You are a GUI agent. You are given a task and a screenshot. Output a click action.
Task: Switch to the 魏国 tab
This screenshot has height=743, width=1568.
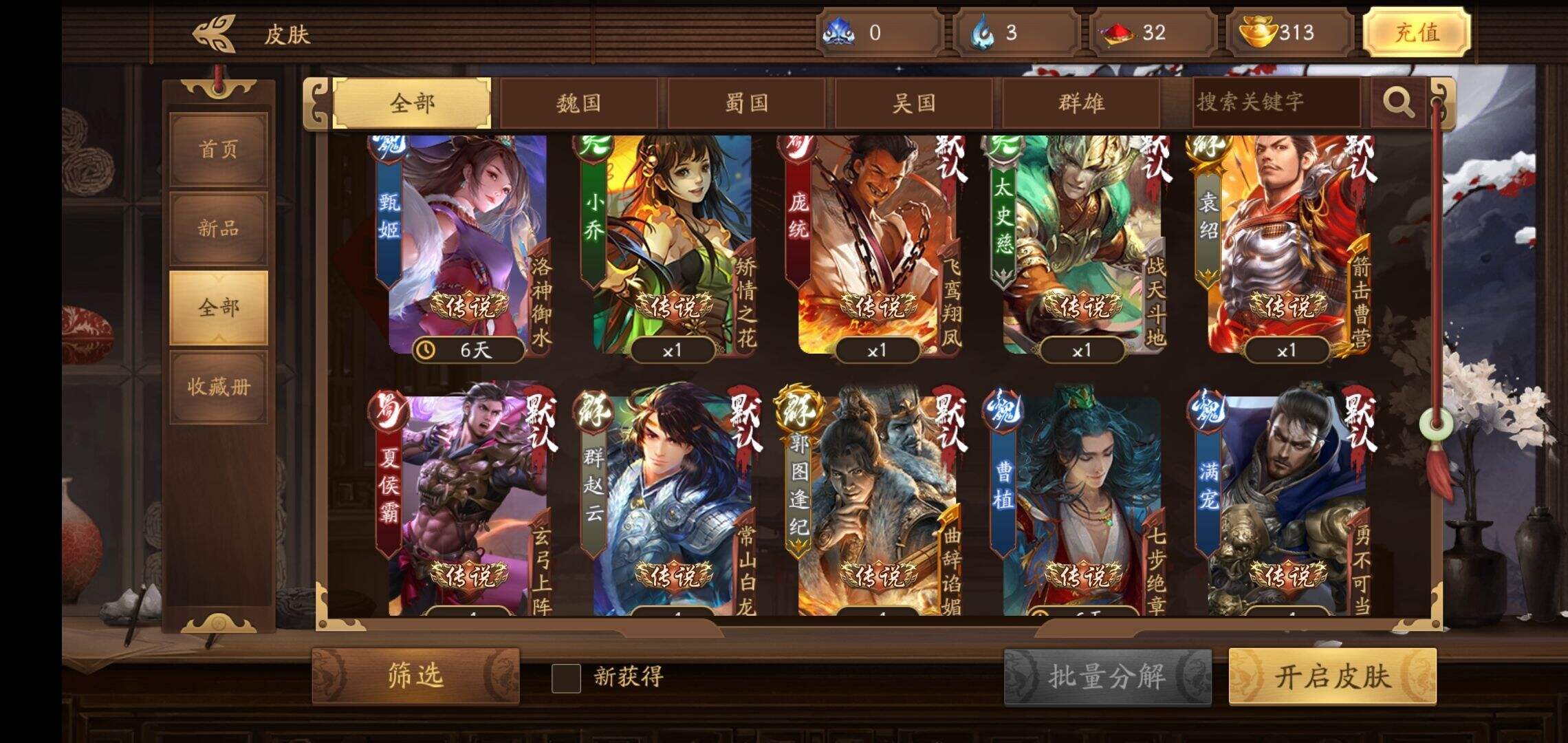(x=581, y=103)
